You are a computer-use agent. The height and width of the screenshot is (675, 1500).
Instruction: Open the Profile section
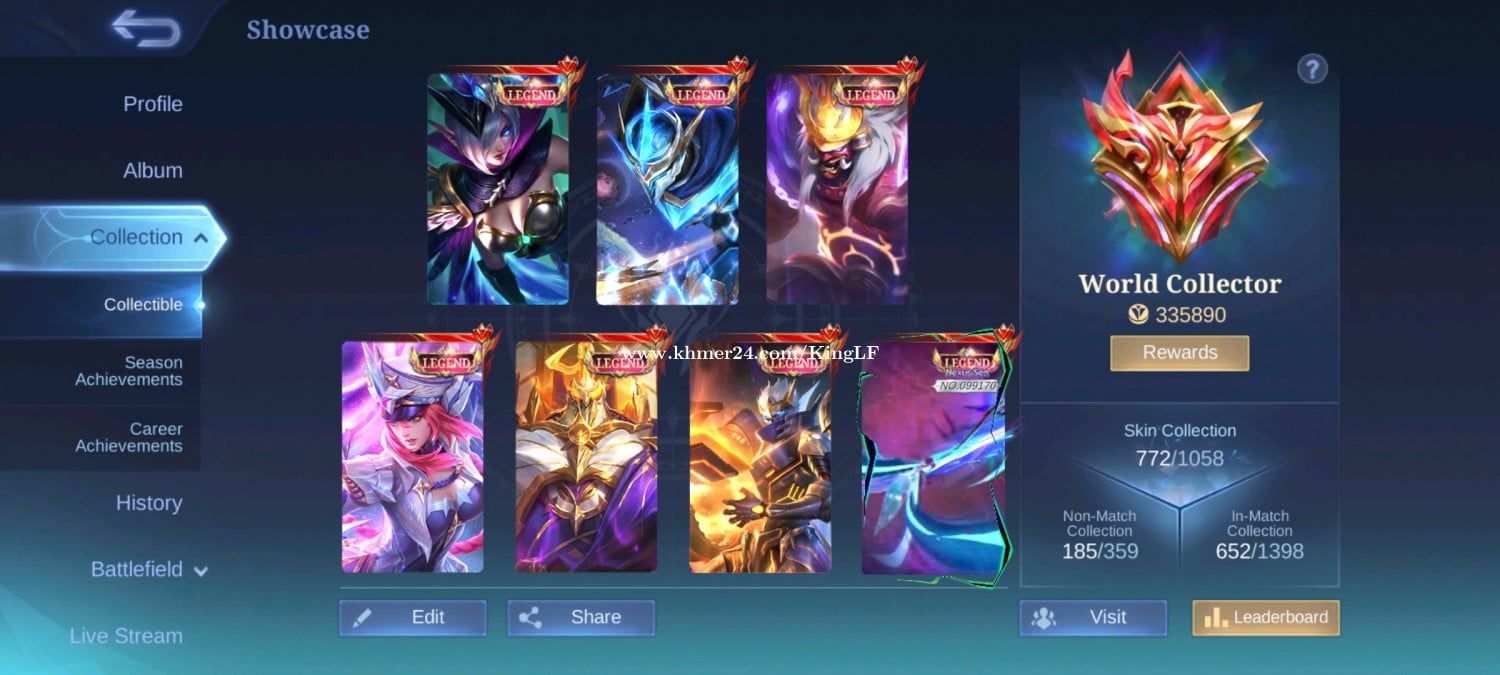[152, 104]
